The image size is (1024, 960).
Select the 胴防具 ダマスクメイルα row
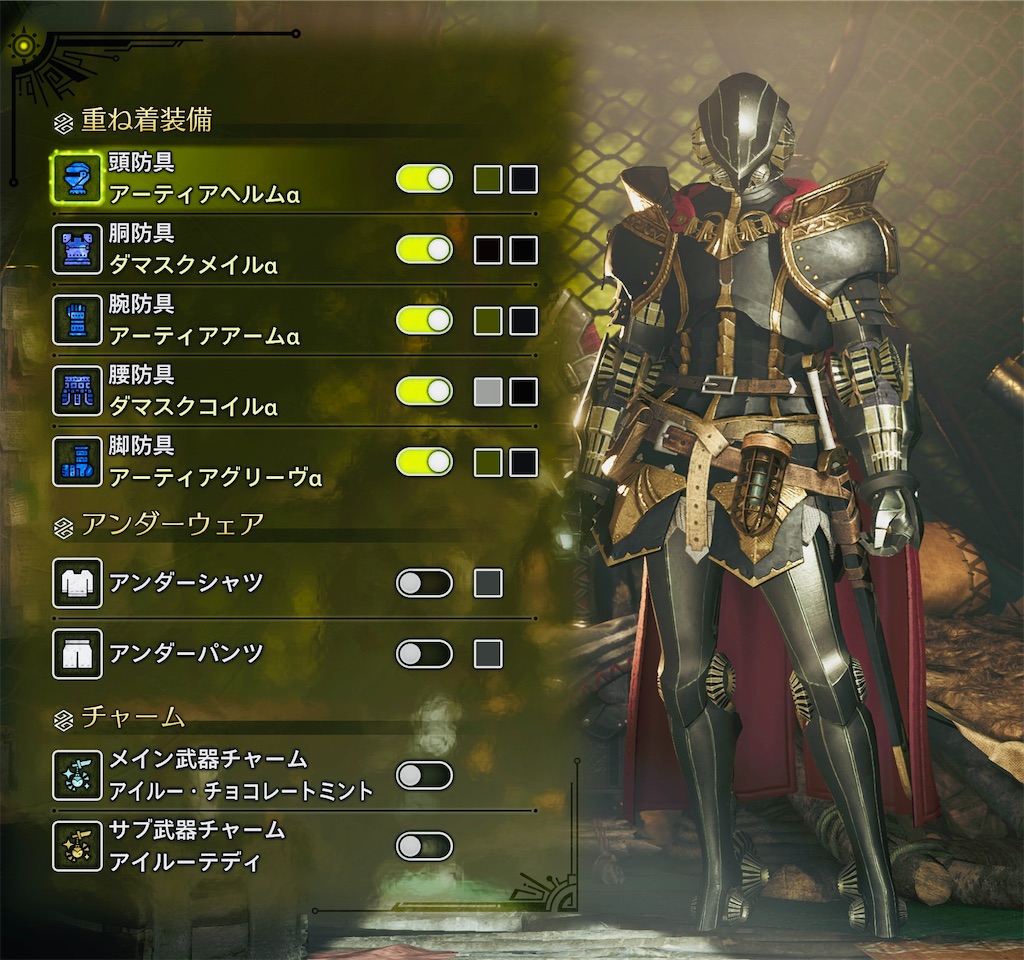pos(194,250)
